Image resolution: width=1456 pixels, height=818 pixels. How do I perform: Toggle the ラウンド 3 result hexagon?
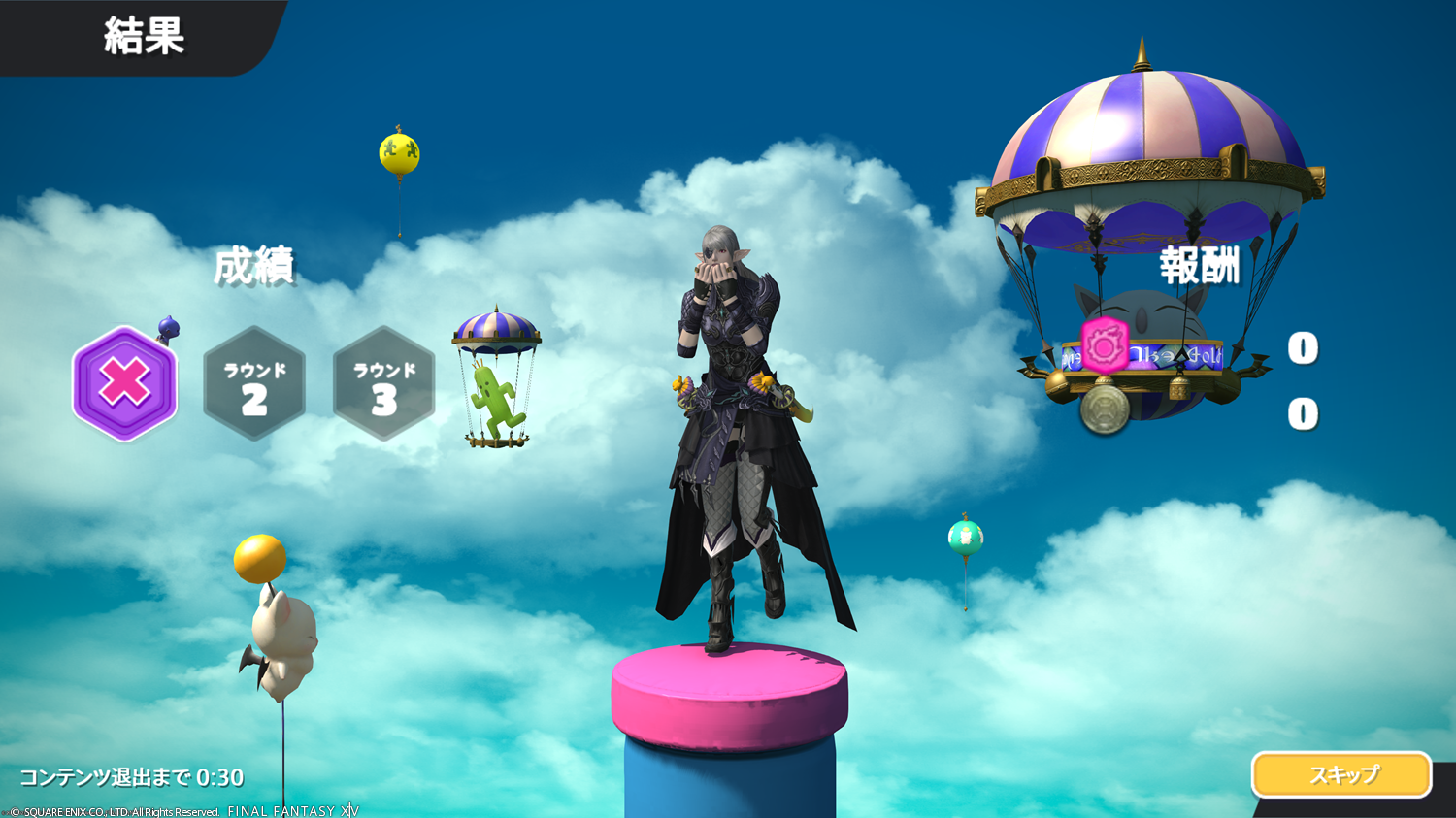(382, 383)
